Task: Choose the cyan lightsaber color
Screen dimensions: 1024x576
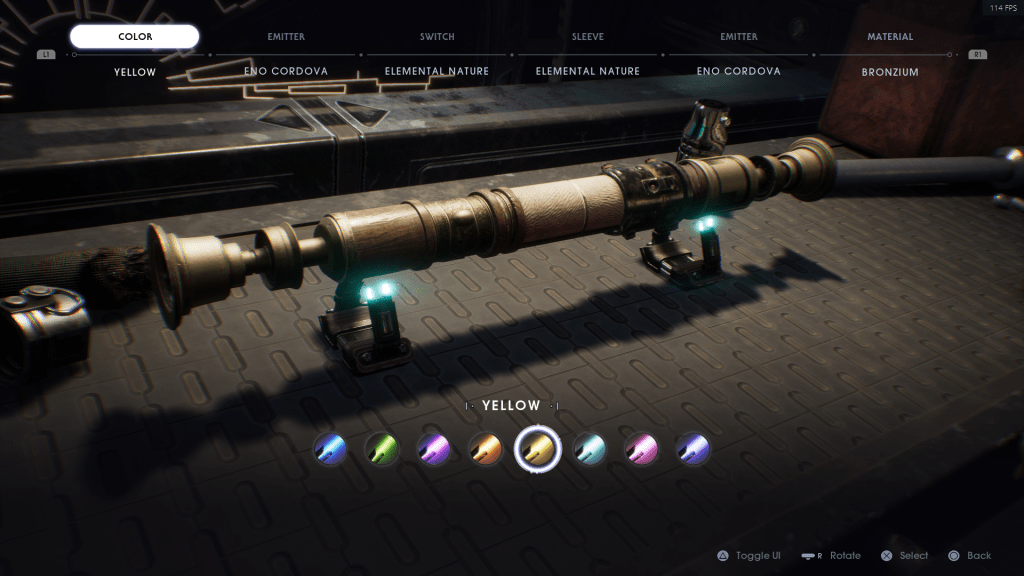Action: point(589,449)
